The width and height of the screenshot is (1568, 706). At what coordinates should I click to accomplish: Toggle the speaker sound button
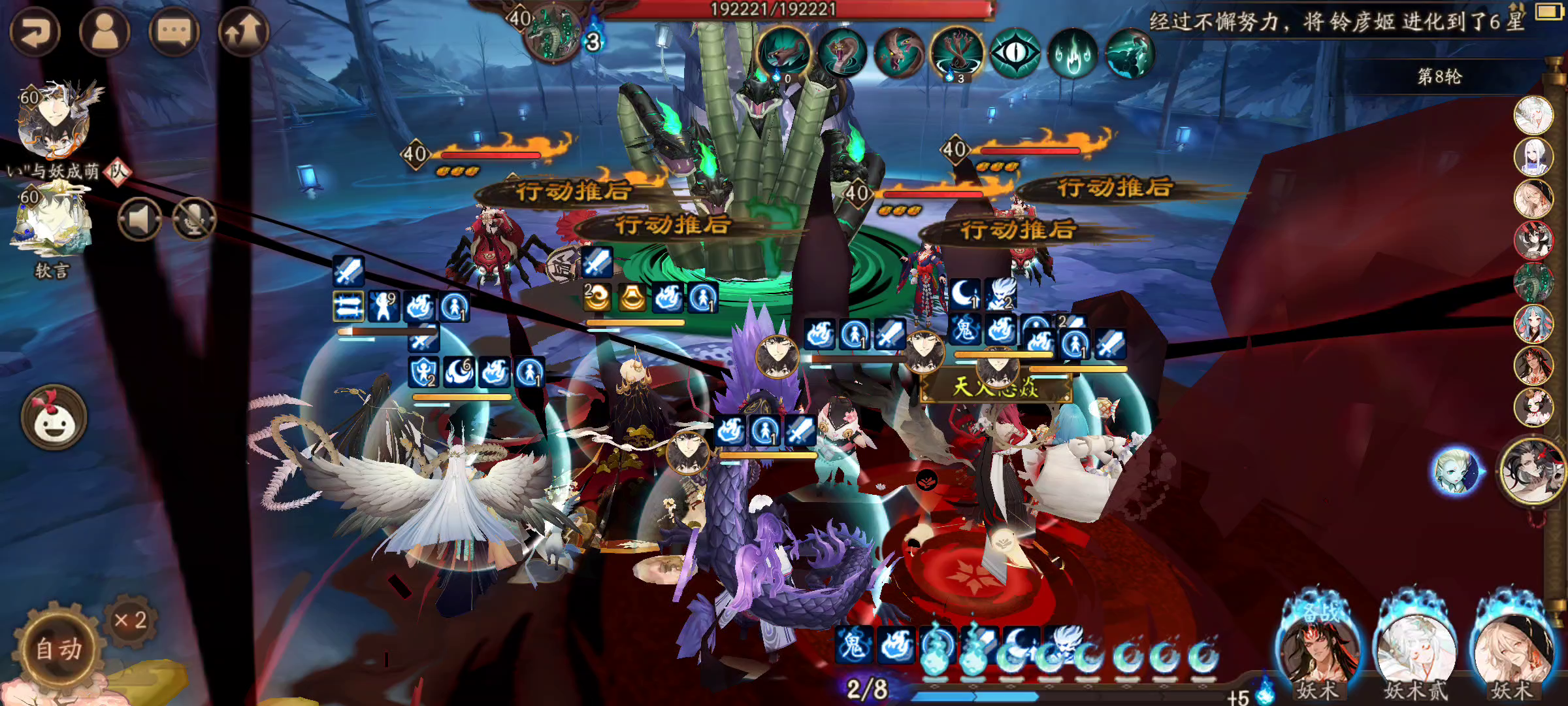coord(140,220)
